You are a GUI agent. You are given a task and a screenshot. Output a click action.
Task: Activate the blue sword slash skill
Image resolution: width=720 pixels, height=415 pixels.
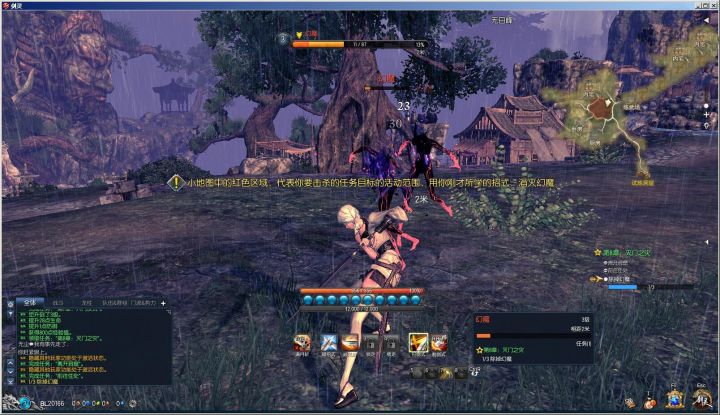[x=328, y=343]
